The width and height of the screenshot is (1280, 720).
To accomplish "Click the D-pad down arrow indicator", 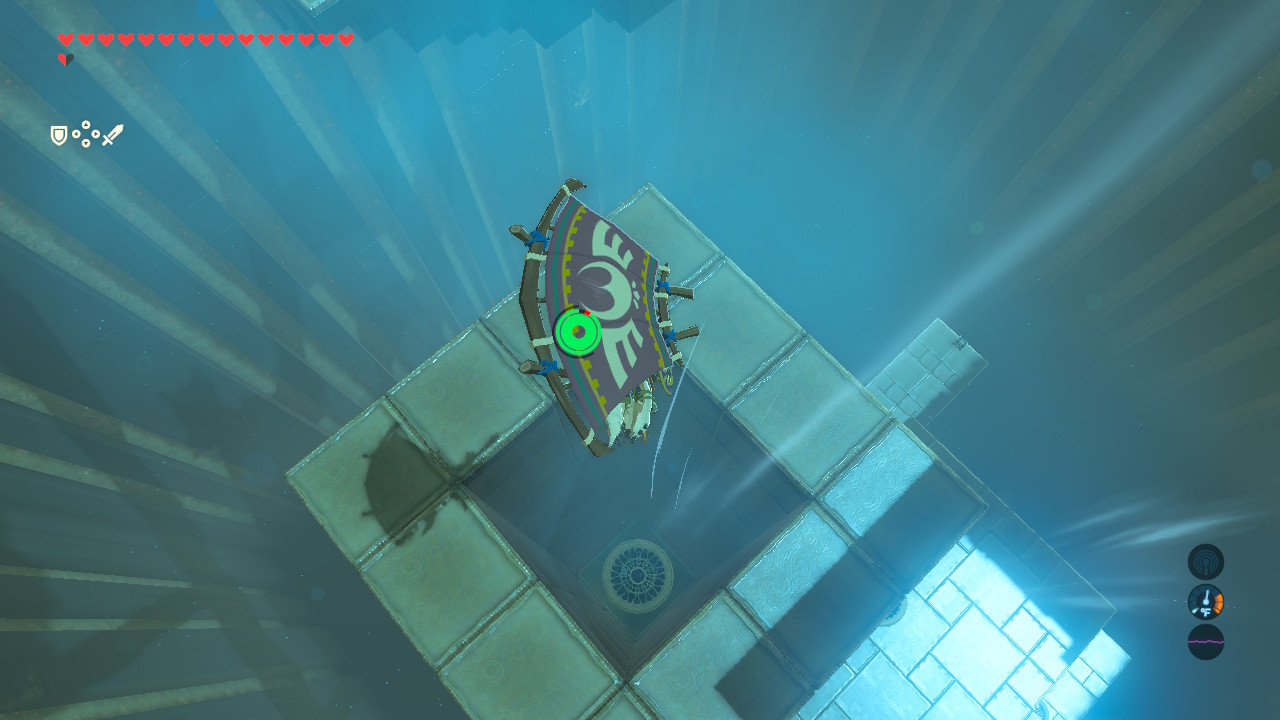I will 86,143.
